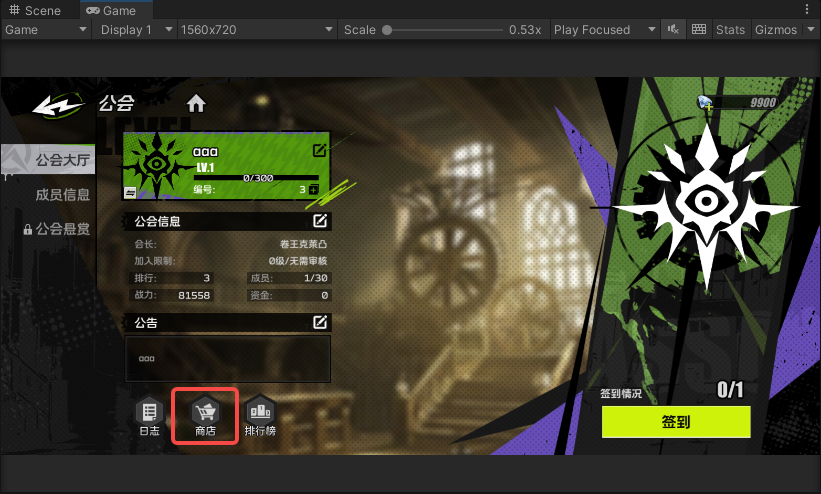
Task: Edit the 公告 guild announcement
Action: [x=320, y=322]
